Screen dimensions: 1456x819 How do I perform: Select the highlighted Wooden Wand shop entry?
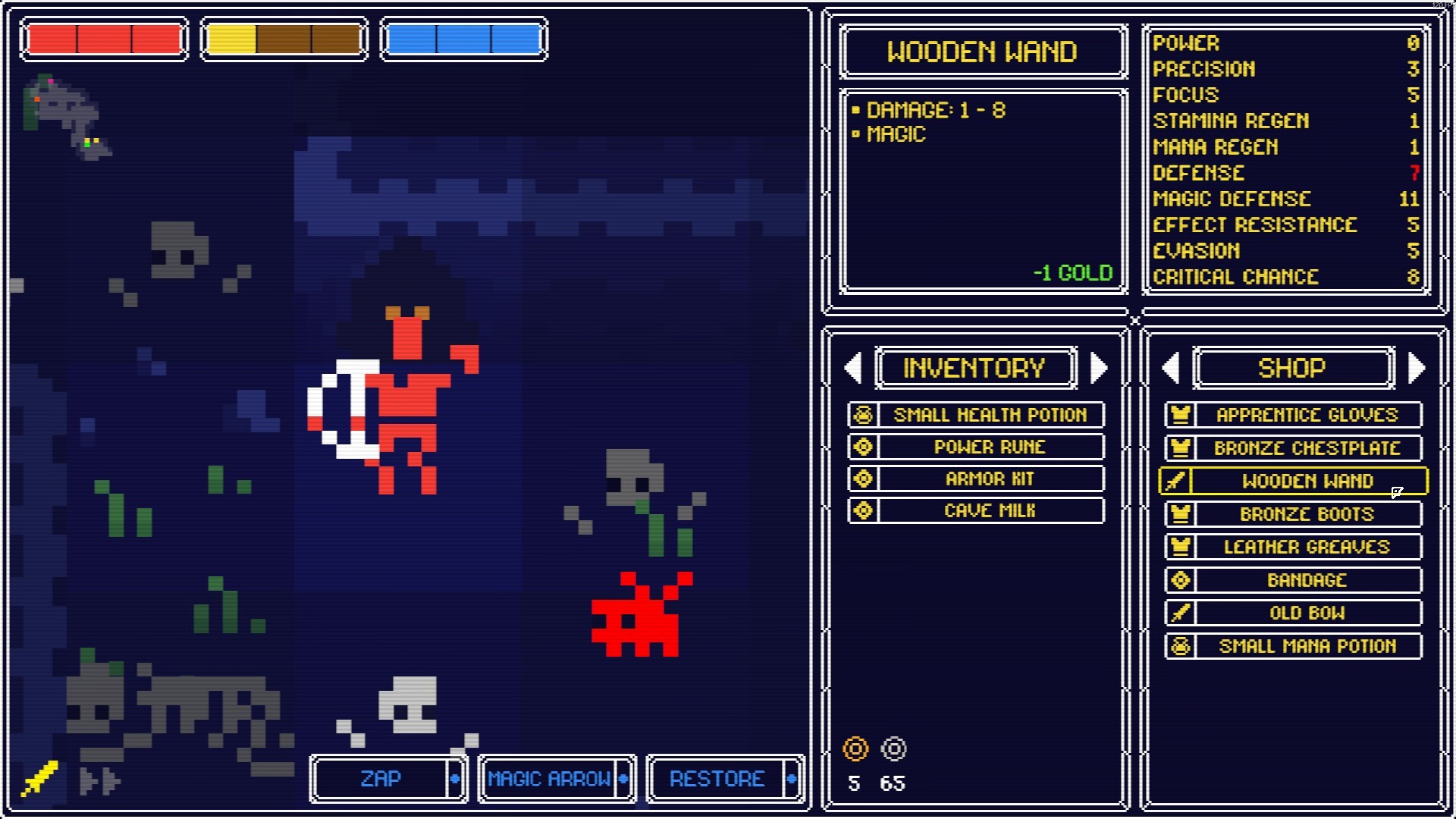[1307, 481]
